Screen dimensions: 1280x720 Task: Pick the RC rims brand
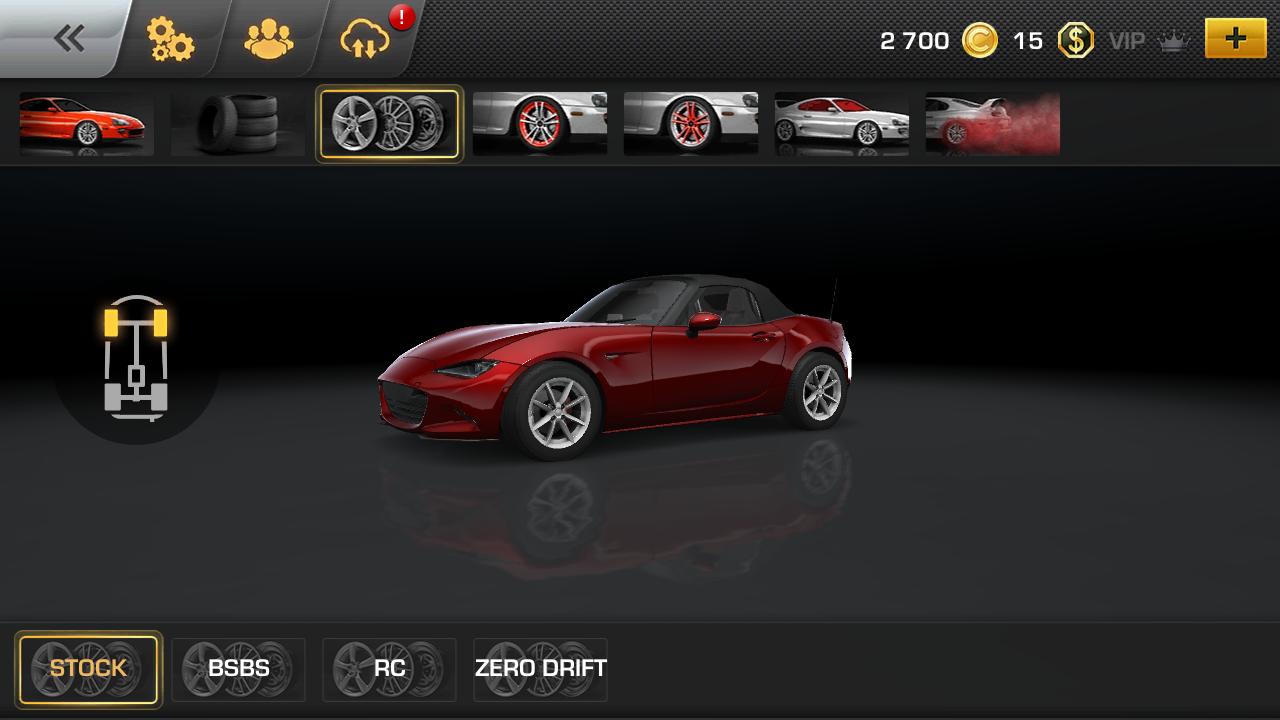390,669
